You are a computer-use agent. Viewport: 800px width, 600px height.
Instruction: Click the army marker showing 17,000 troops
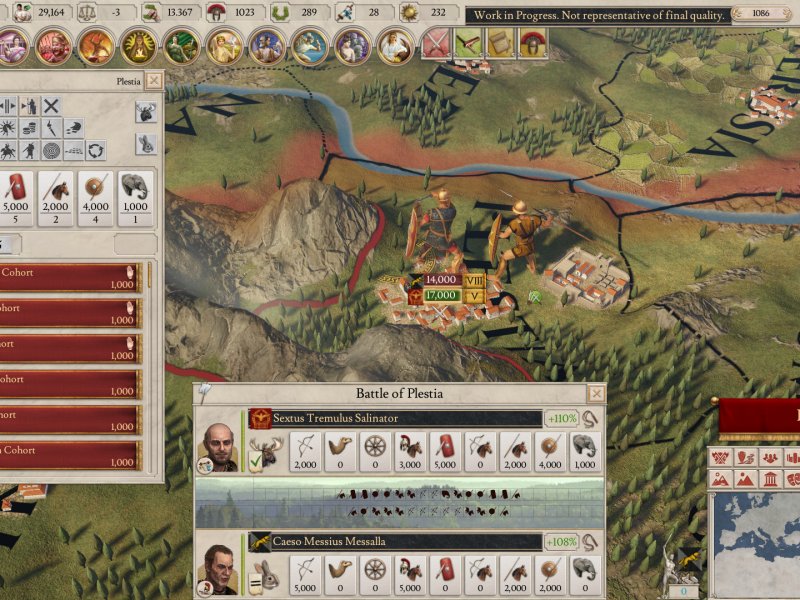(440, 295)
